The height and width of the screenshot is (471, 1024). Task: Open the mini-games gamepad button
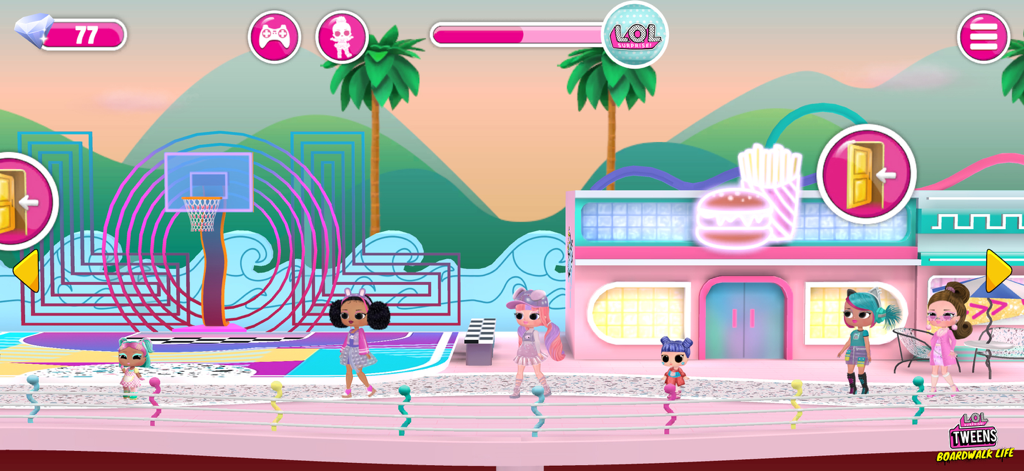click(x=274, y=37)
